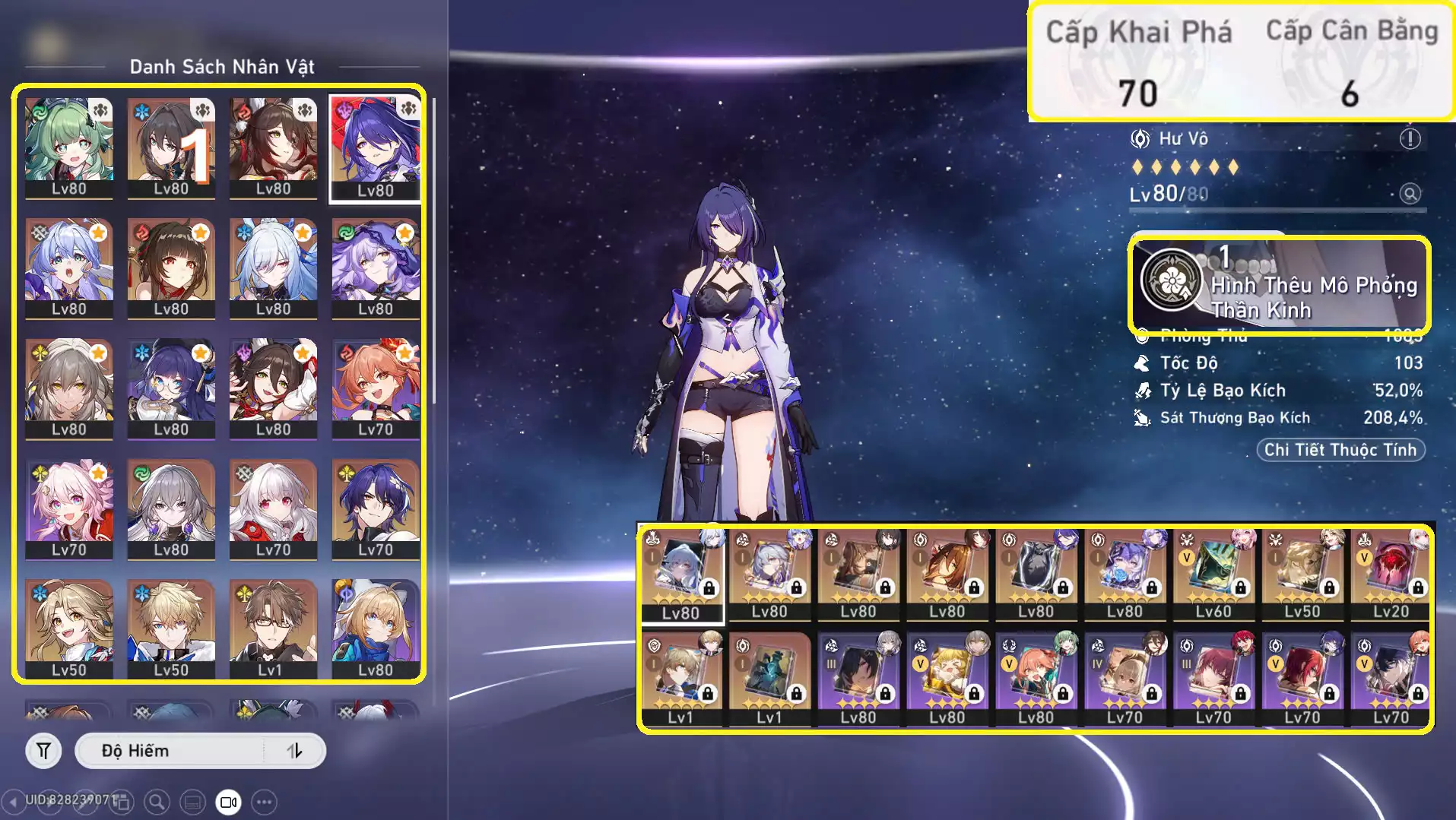This screenshot has height=820, width=1456.
Task: Select the Lv60 light cone card
Action: [1213, 575]
